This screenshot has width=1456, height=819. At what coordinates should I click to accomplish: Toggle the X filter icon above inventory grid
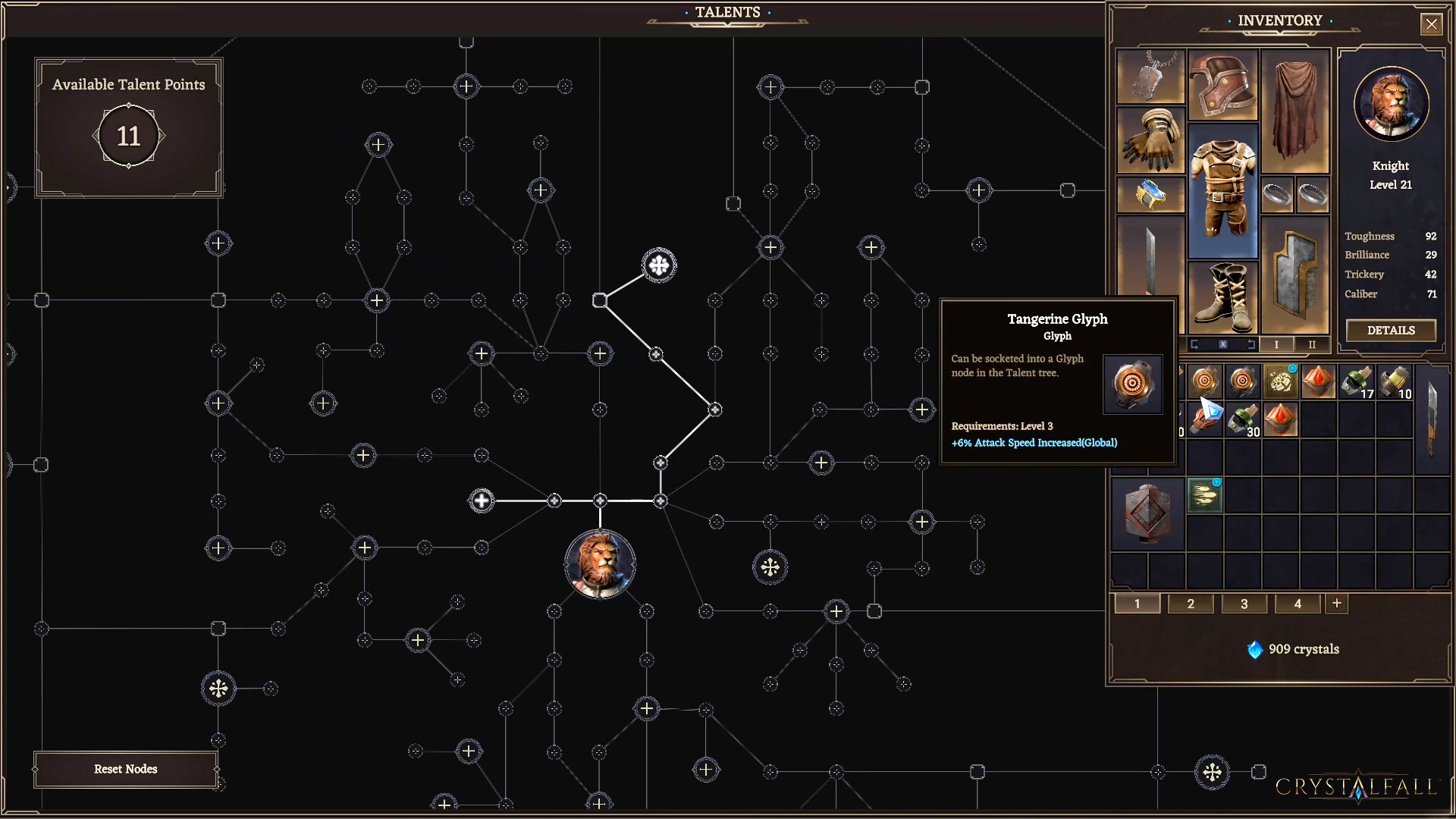click(1223, 345)
